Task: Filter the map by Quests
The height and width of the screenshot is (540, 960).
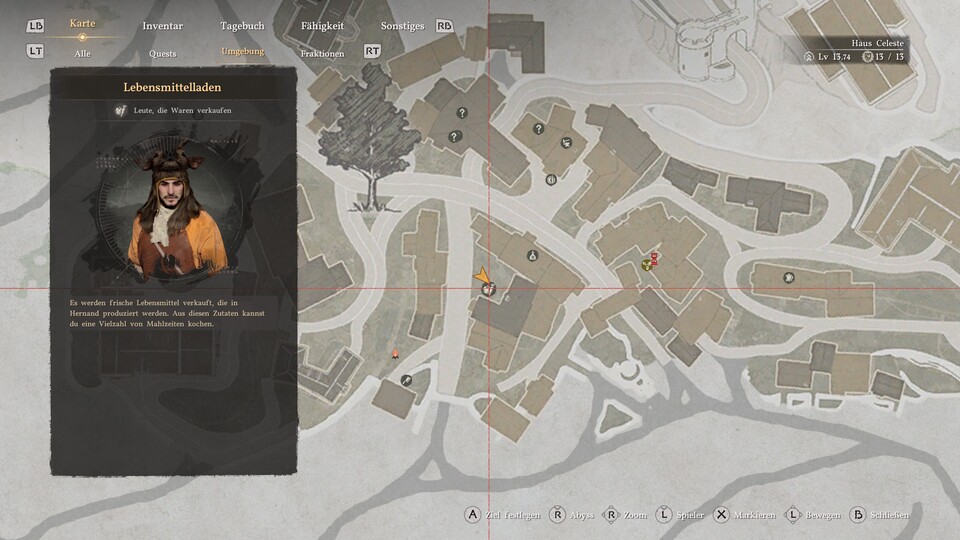Action: [162, 53]
